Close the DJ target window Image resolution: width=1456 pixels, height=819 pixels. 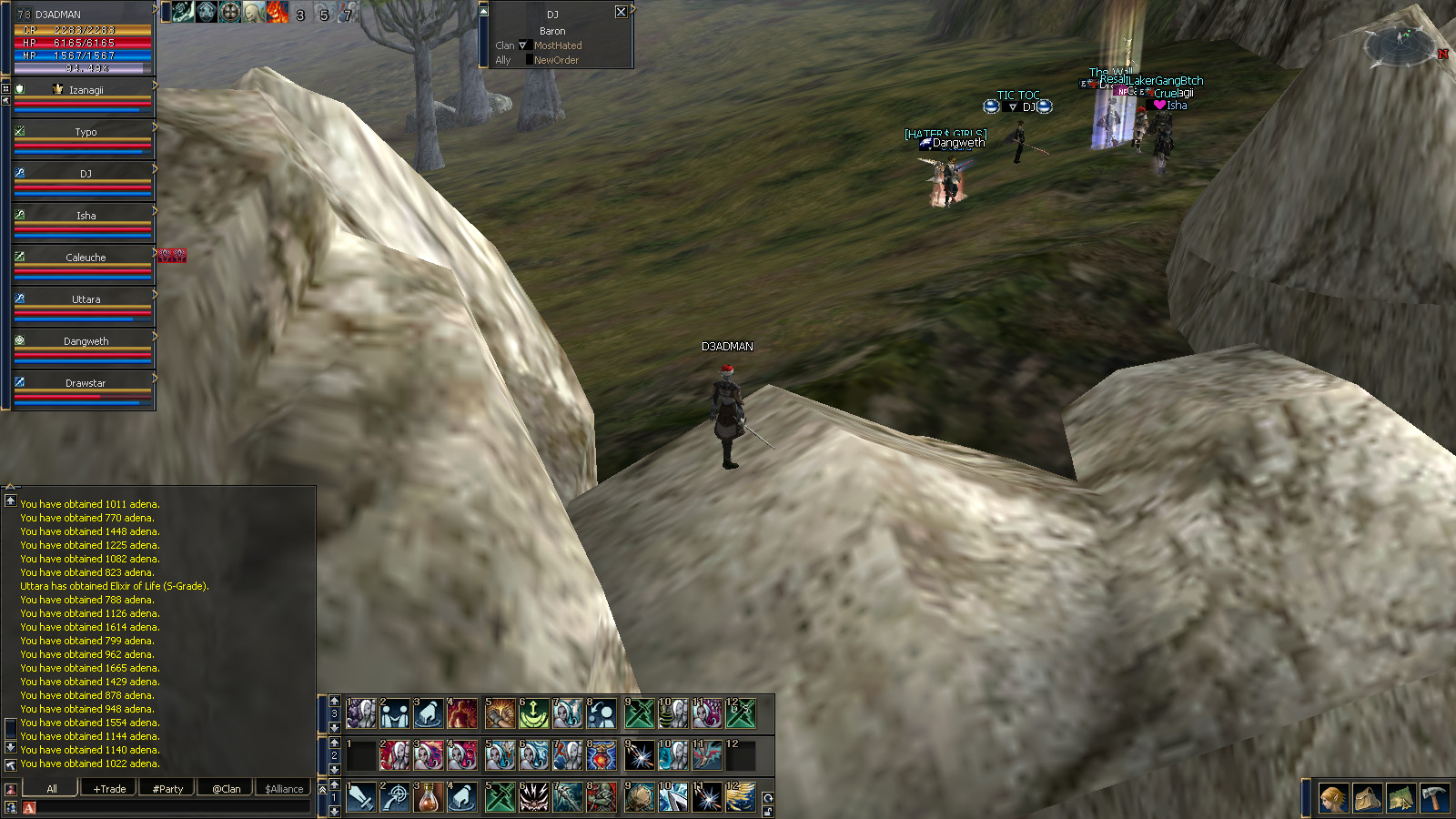click(621, 12)
